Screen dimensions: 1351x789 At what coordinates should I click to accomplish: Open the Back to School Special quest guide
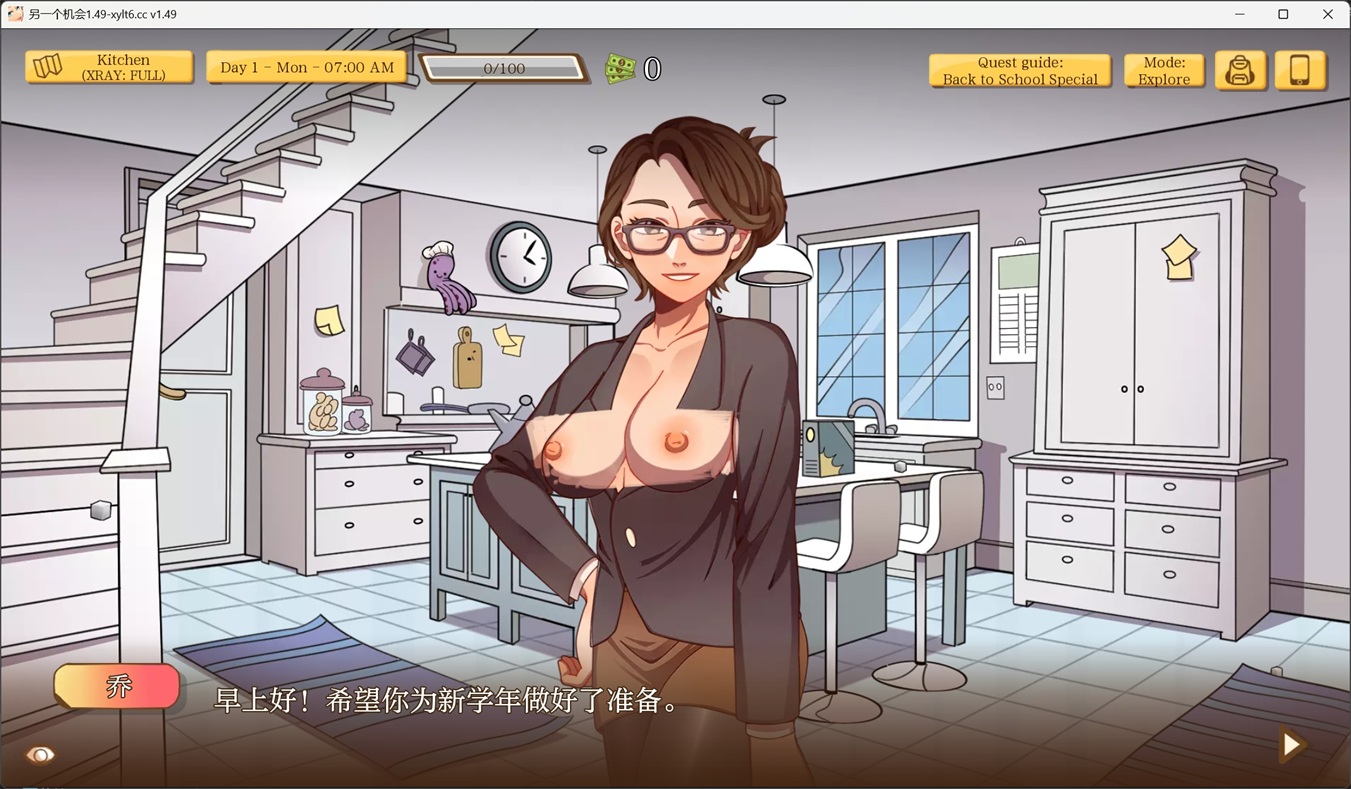[1019, 71]
